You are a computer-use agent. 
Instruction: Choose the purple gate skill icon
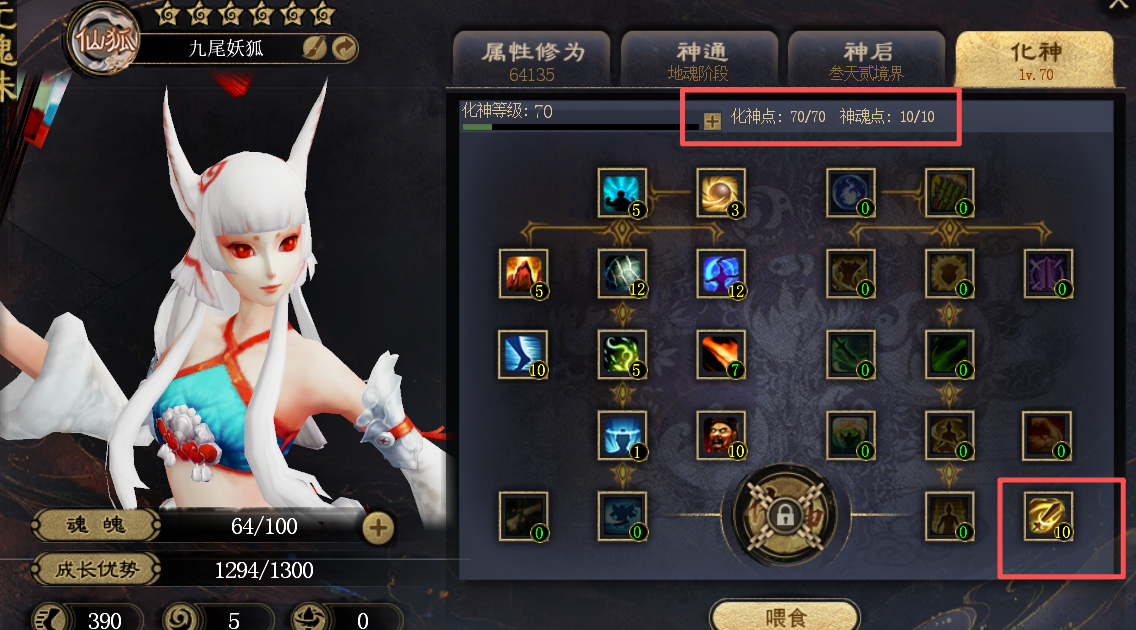tap(1050, 274)
